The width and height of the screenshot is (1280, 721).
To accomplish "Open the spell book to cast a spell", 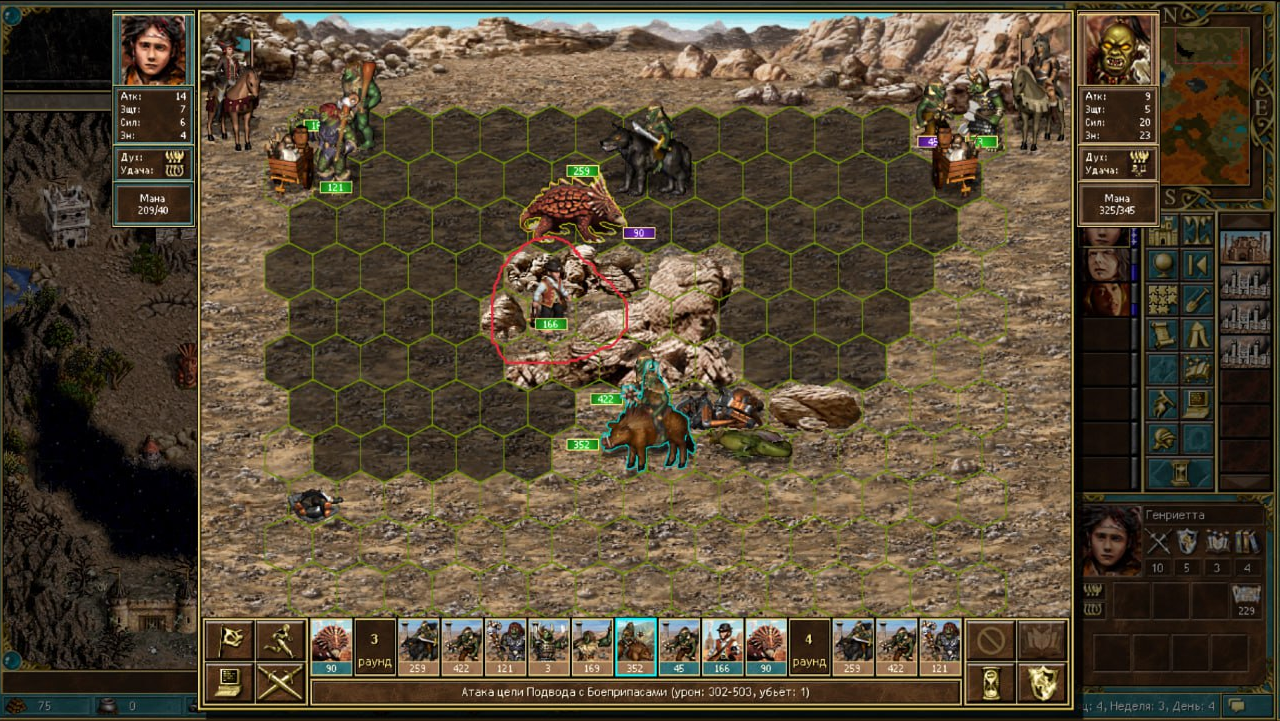I will click(x=1041, y=641).
